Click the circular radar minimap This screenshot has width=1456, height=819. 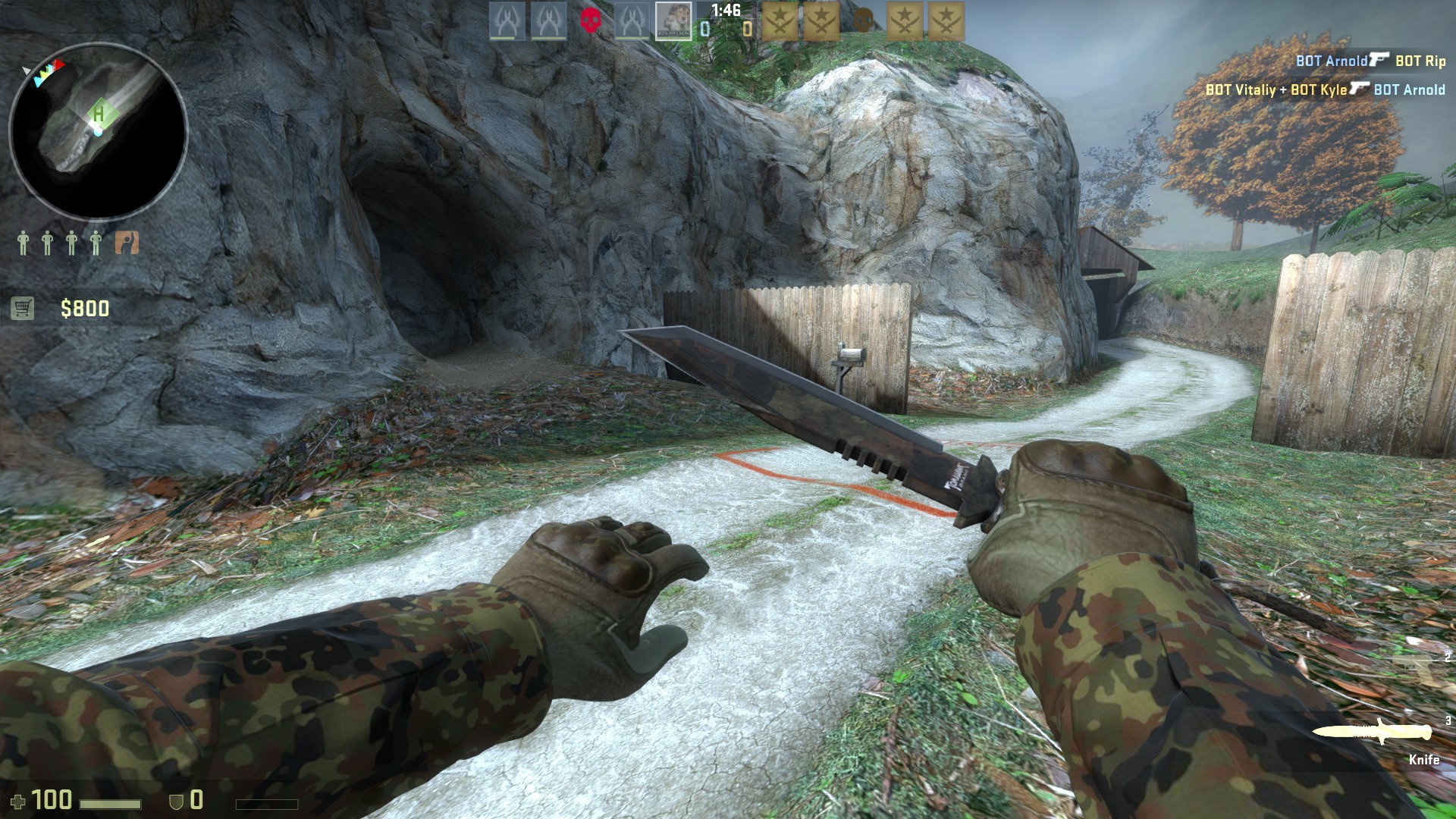point(99,127)
